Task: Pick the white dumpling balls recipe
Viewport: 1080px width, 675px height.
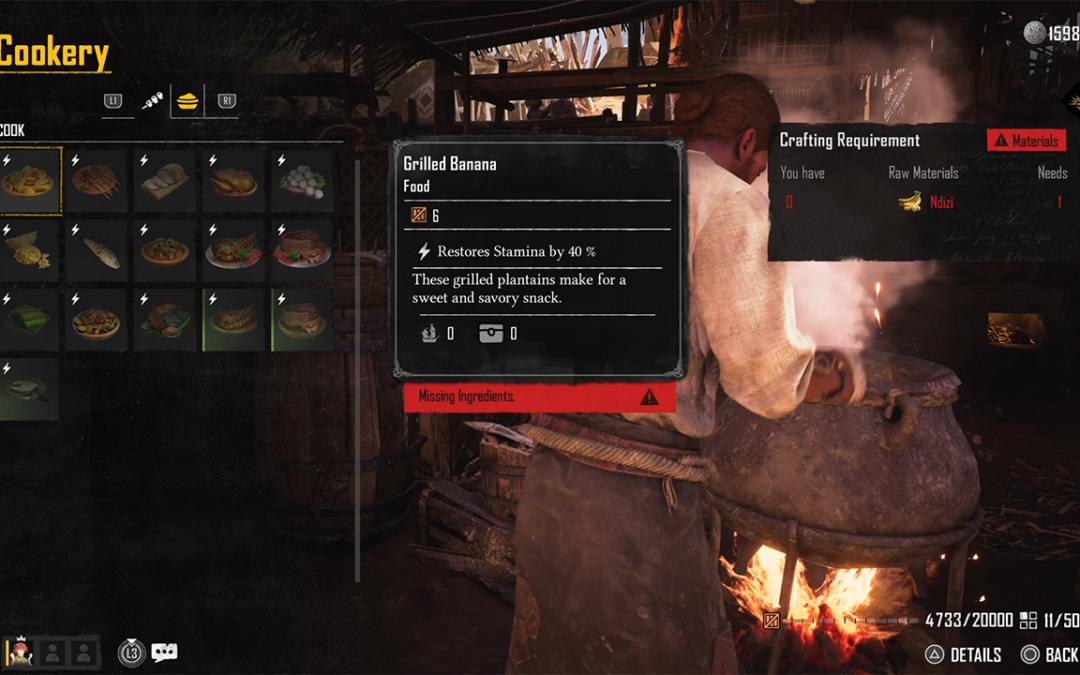Action: pyautogui.click(x=303, y=180)
